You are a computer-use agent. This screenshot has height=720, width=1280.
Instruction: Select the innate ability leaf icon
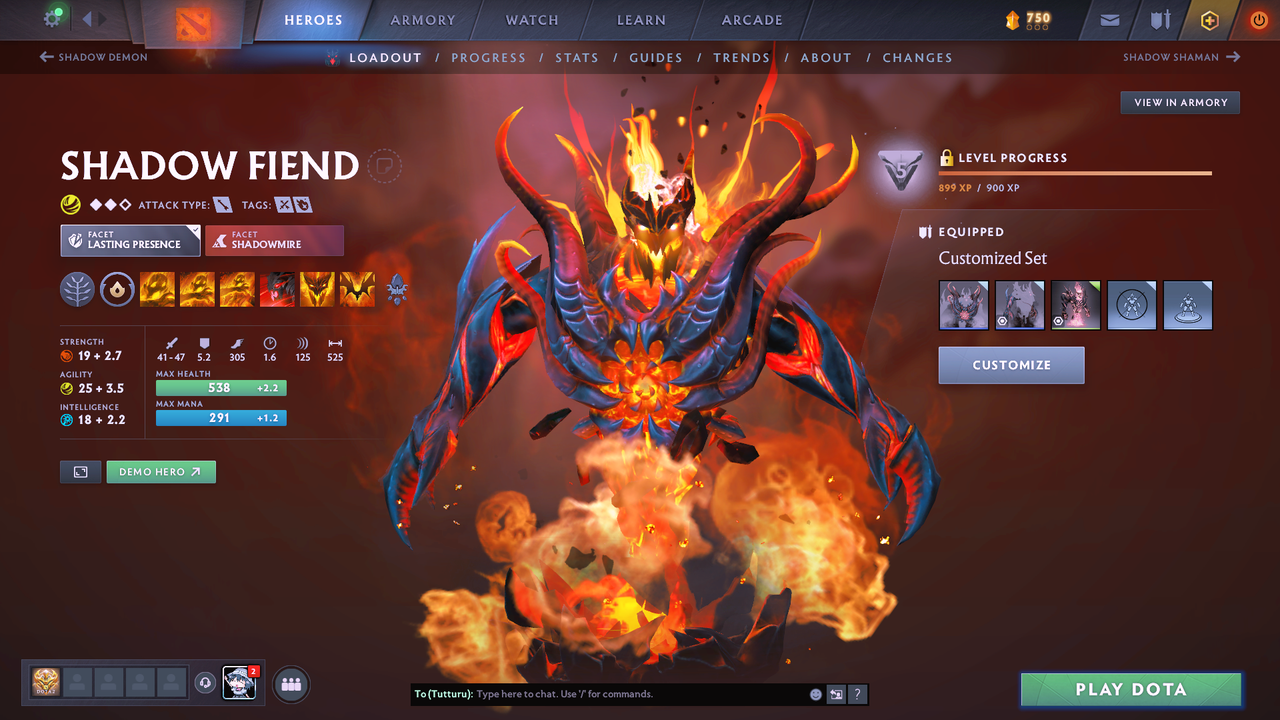pos(77,289)
